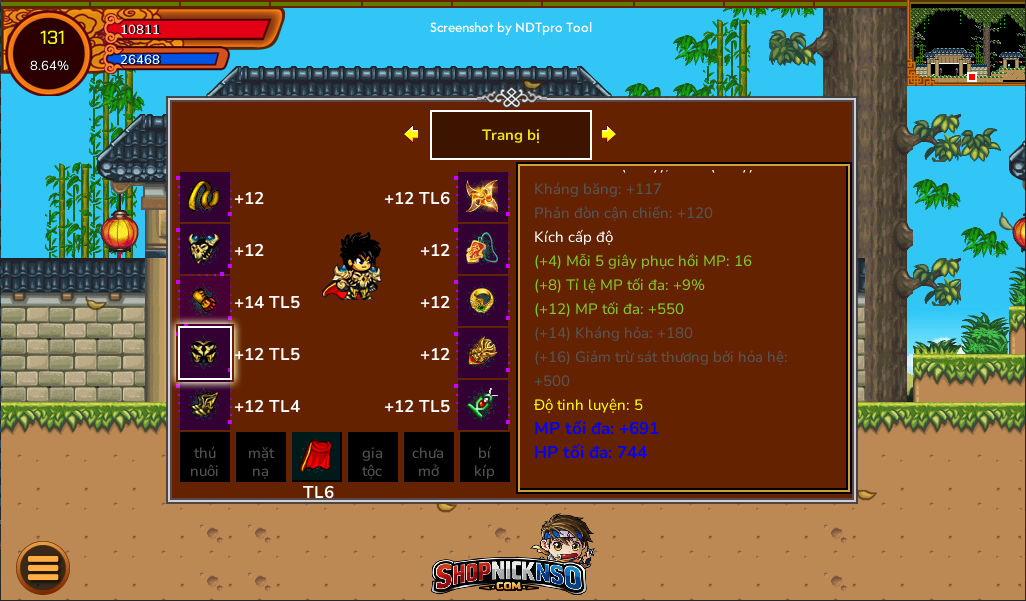Select the golden red pendant slot
Image resolution: width=1026 pixels, height=601 pixels.
pyautogui.click(x=483, y=353)
